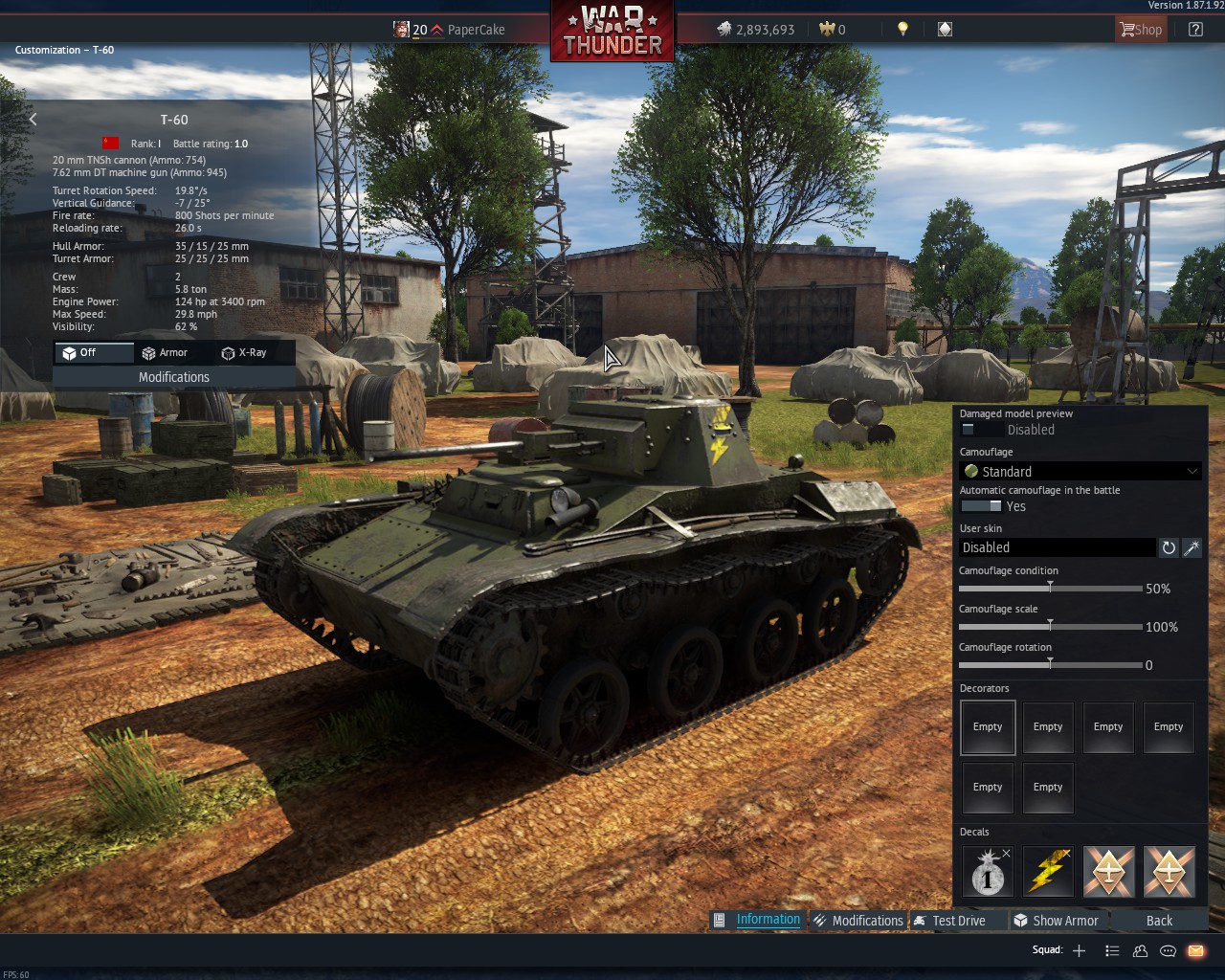Select the lightning bolt decal slot
Screen dimensions: 1225x980
click(1048, 872)
